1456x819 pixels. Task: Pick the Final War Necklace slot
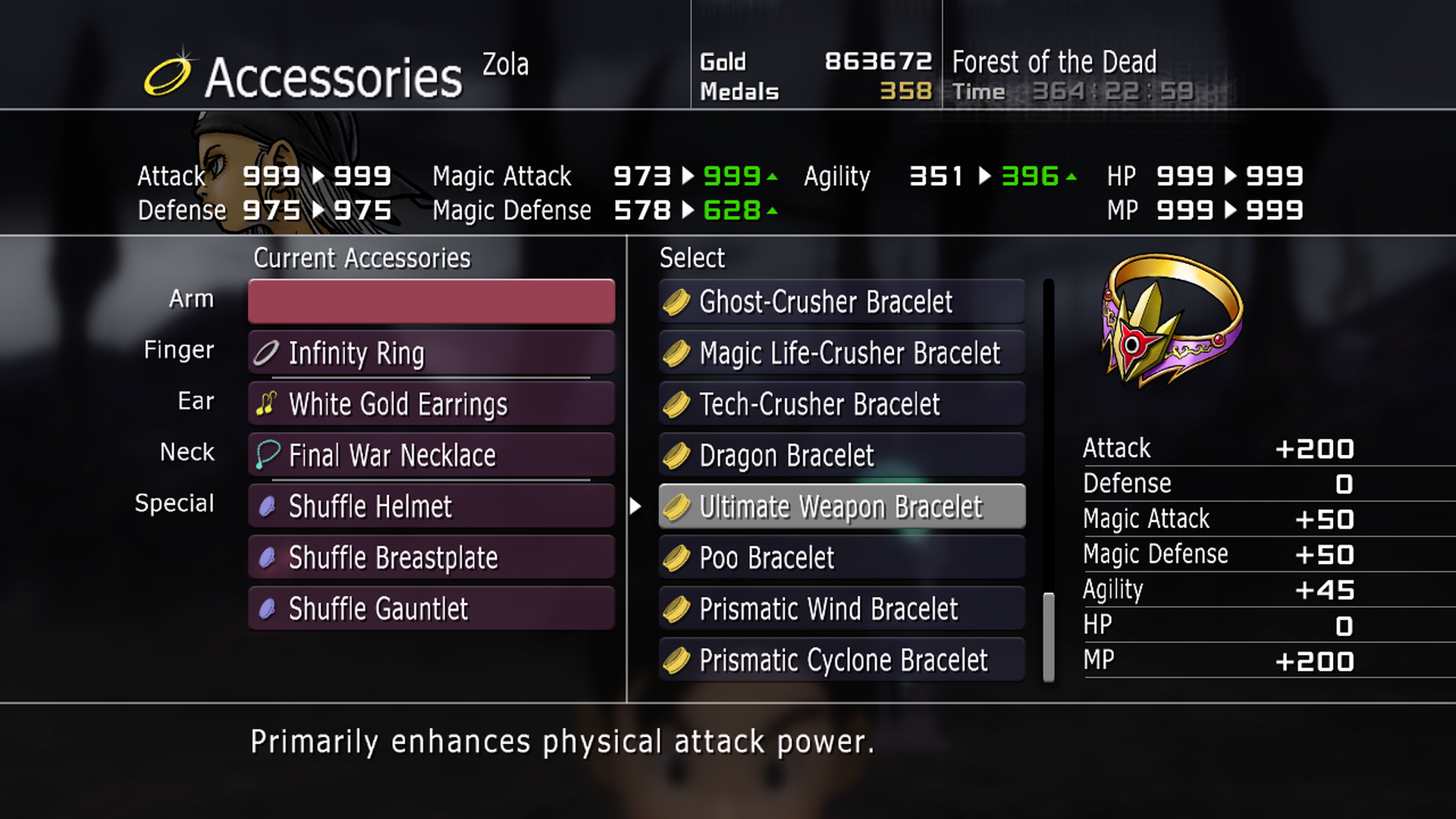(x=431, y=455)
